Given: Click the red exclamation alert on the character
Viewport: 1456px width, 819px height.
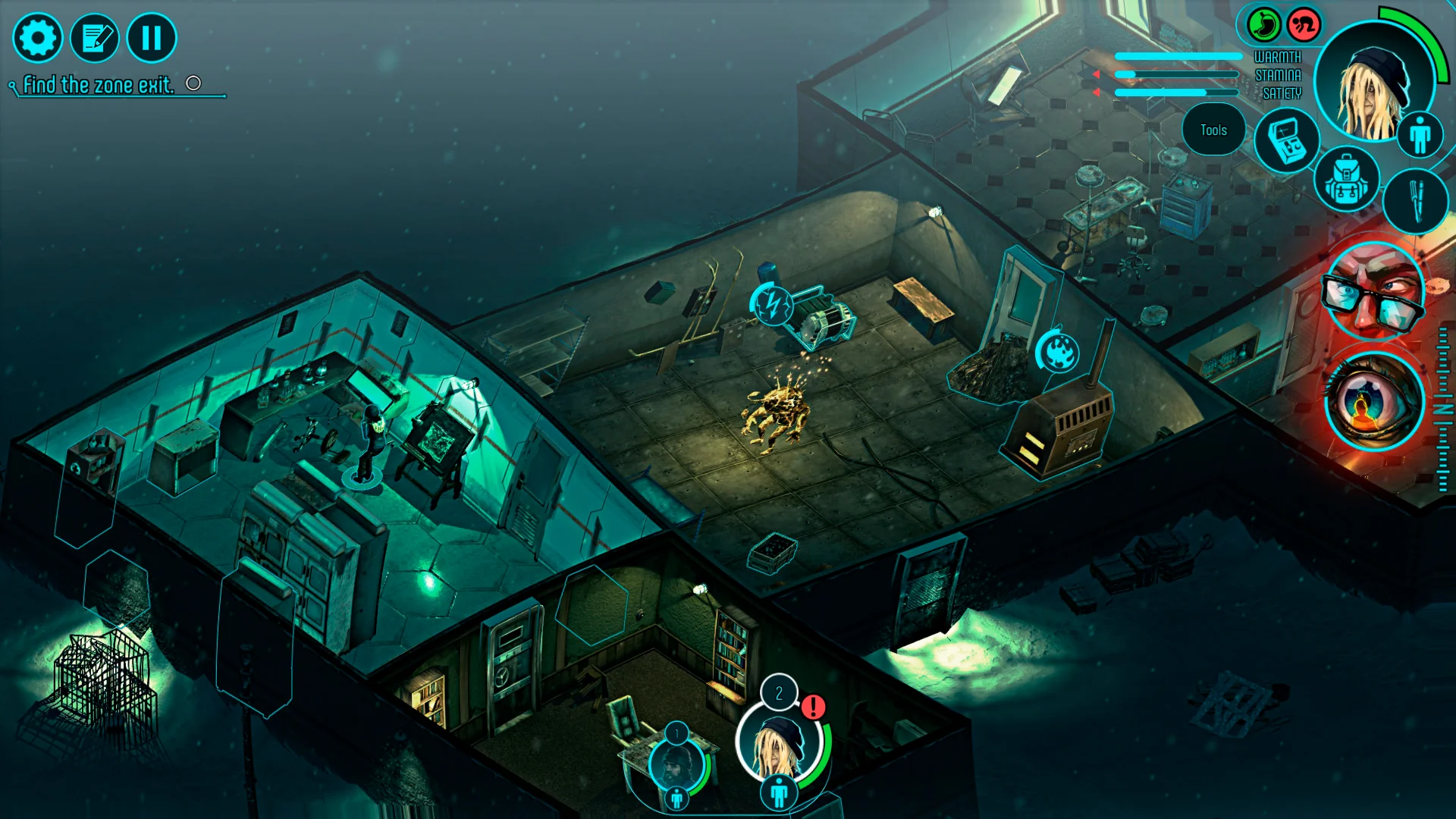Looking at the screenshot, I should coord(812,707).
